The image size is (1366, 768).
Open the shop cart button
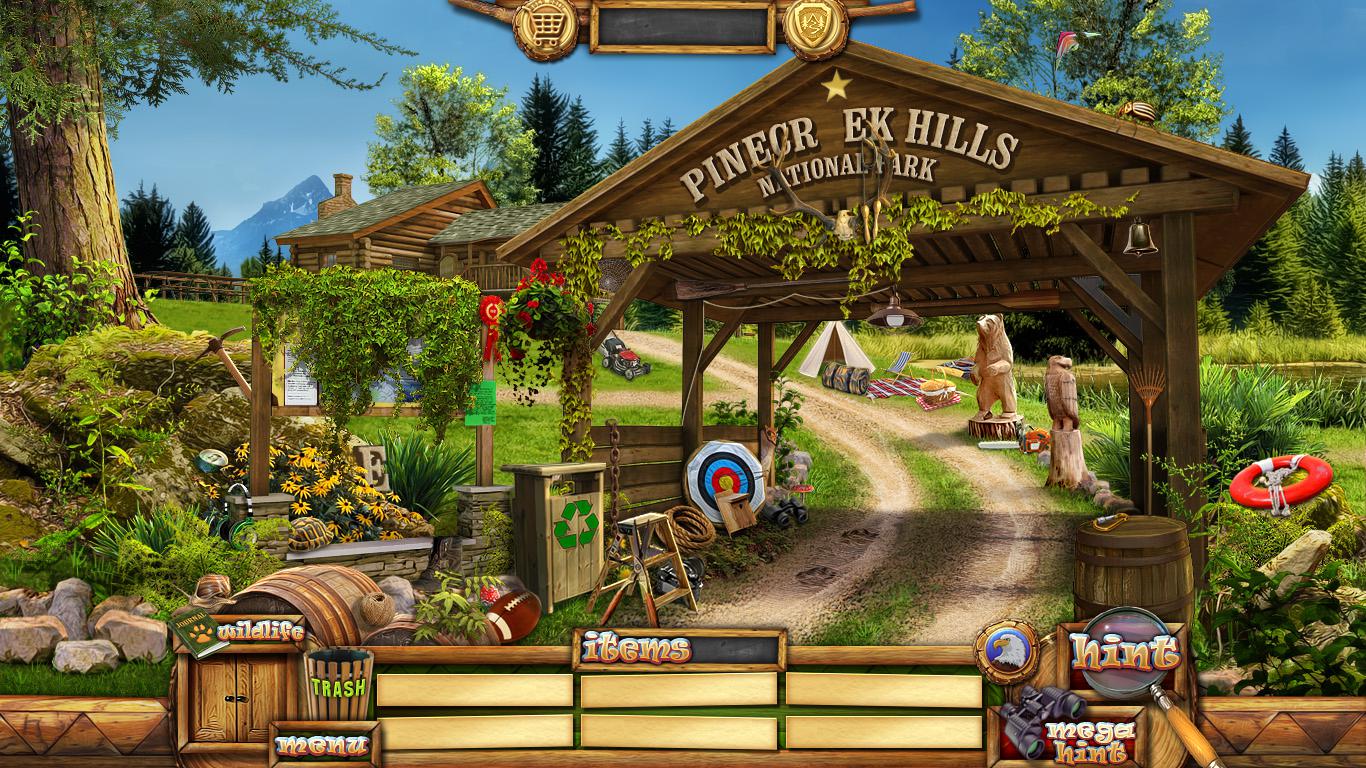[545, 26]
